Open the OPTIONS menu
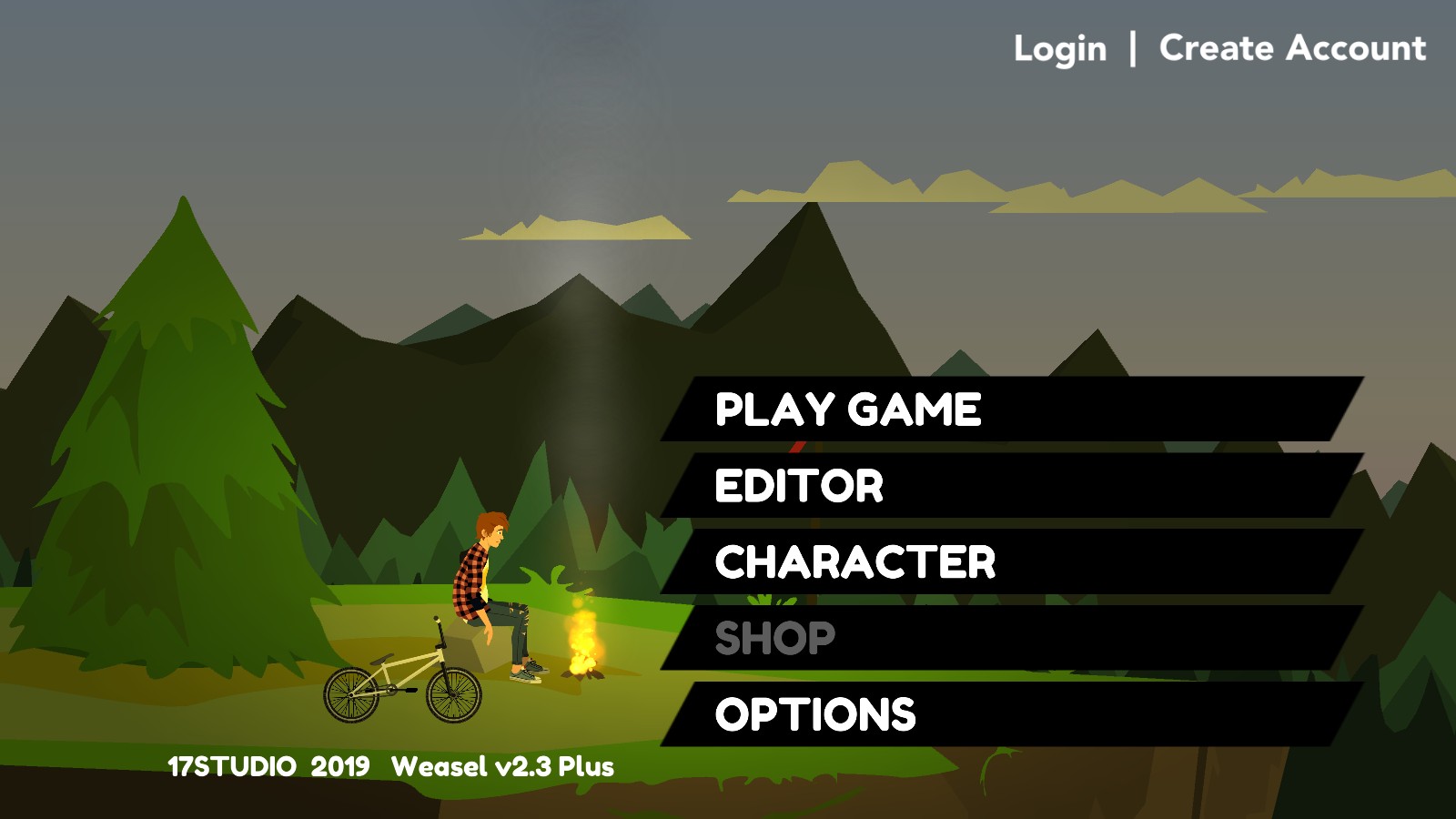Viewport: 1456px width, 819px height. (x=815, y=715)
